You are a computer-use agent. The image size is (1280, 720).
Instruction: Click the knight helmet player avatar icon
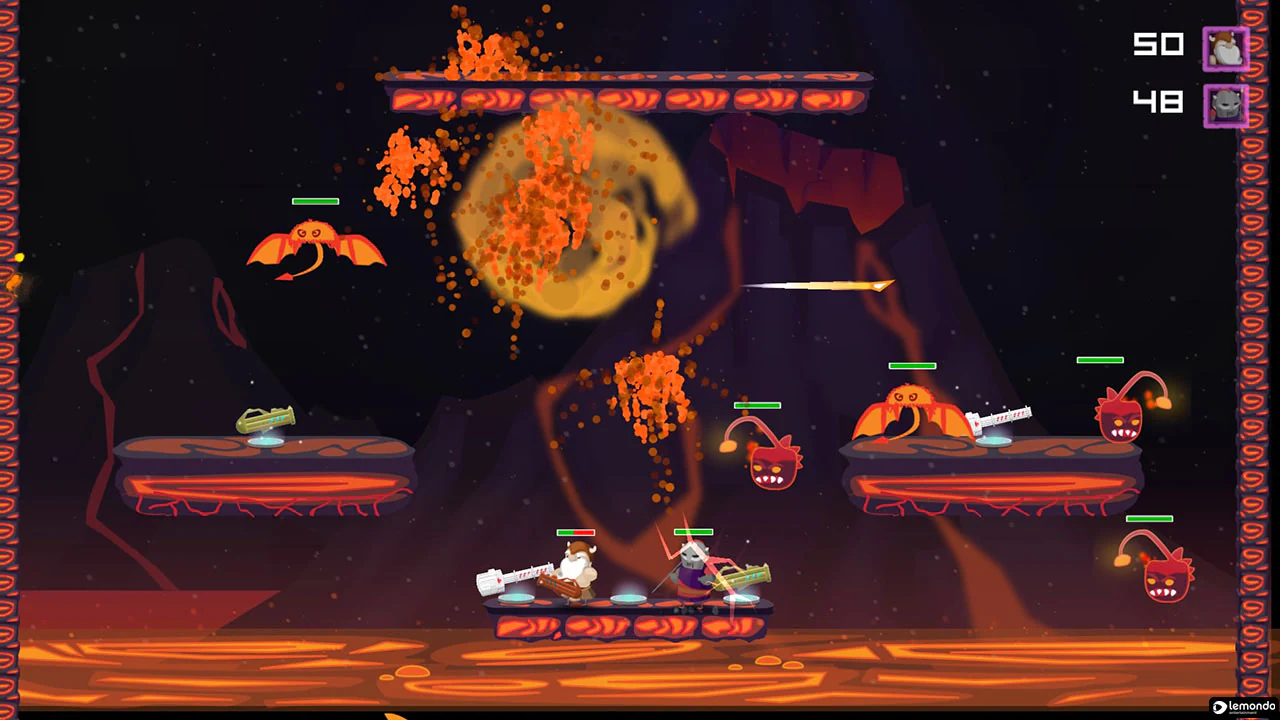click(1226, 104)
